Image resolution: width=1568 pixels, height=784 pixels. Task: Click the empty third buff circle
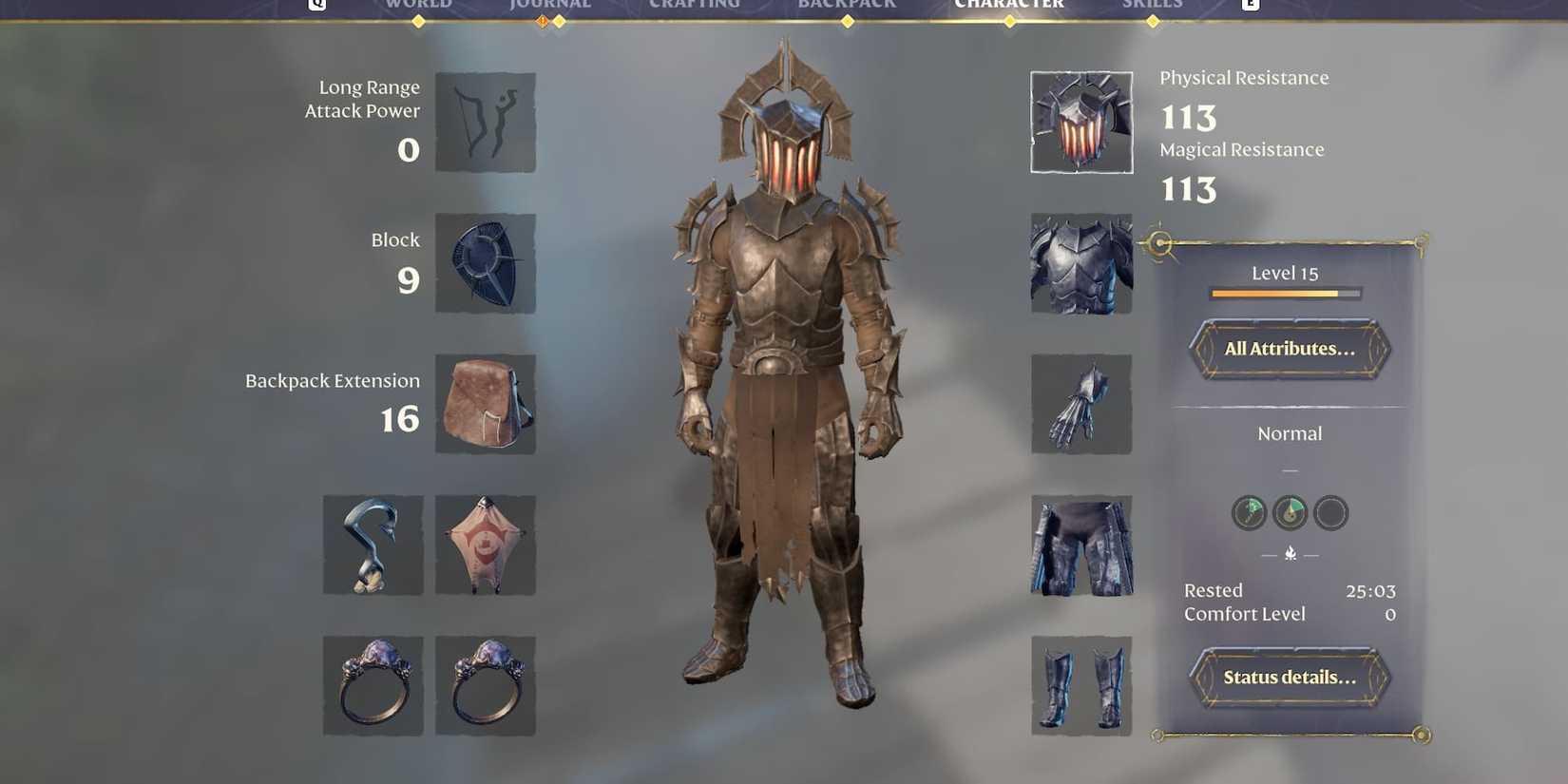coord(1330,512)
